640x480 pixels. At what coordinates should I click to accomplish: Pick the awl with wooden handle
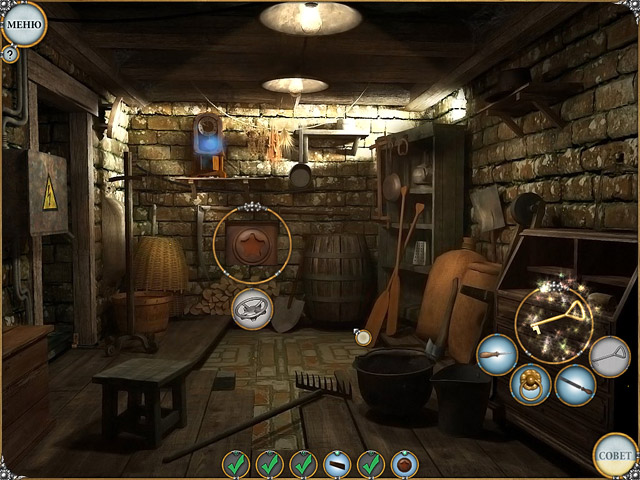click(x=496, y=354)
